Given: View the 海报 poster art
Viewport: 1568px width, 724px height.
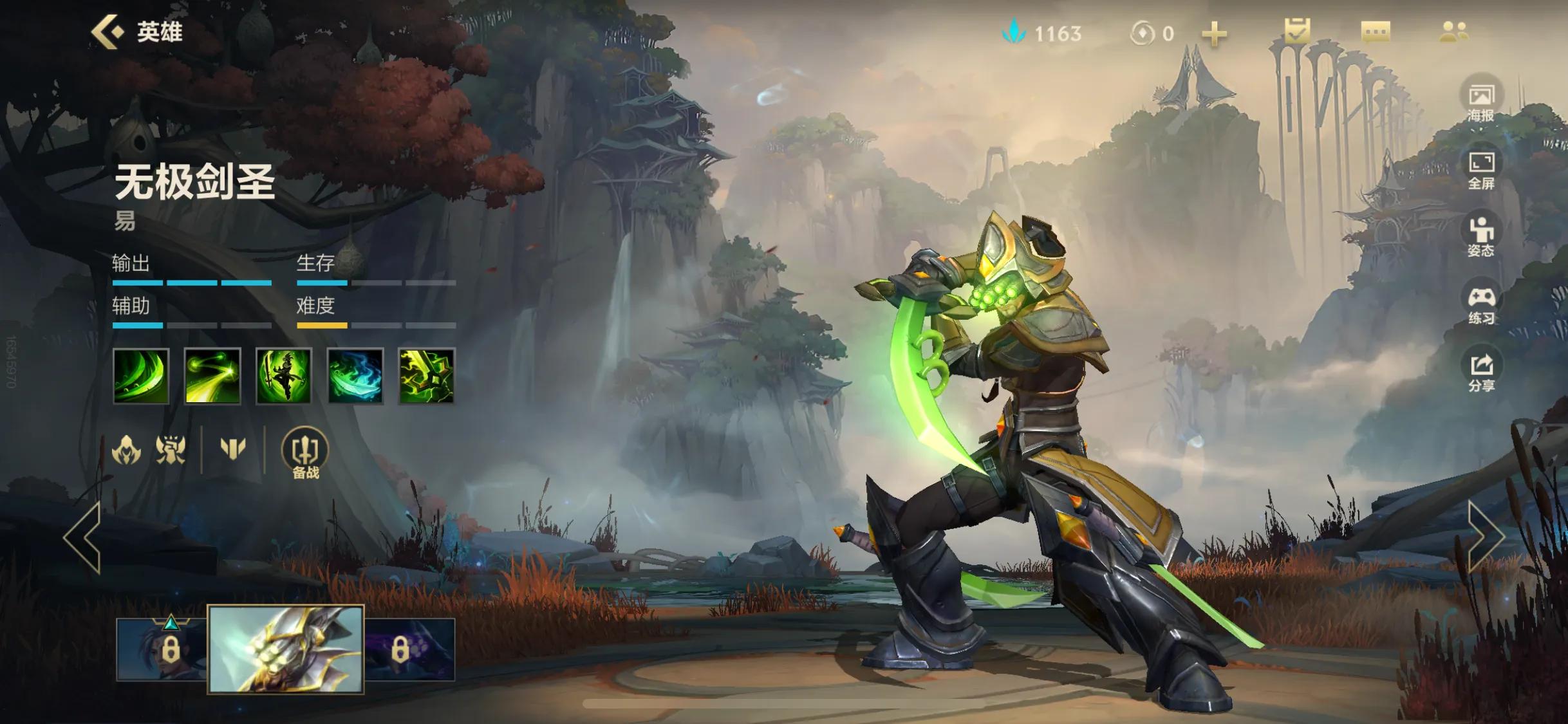Looking at the screenshot, I should (x=1481, y=100).
